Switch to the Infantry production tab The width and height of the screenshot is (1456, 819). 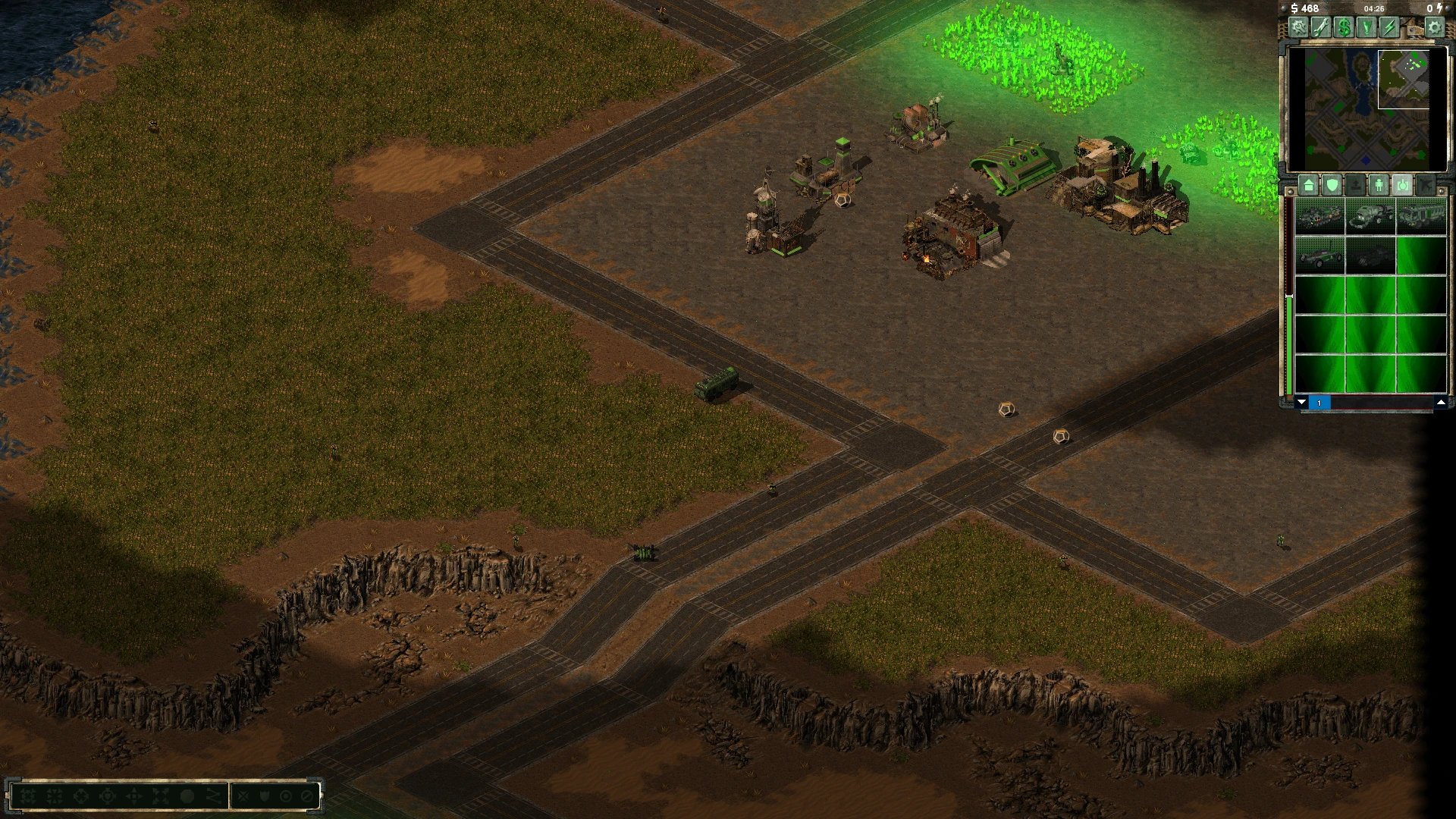[x=1379, y=184]
